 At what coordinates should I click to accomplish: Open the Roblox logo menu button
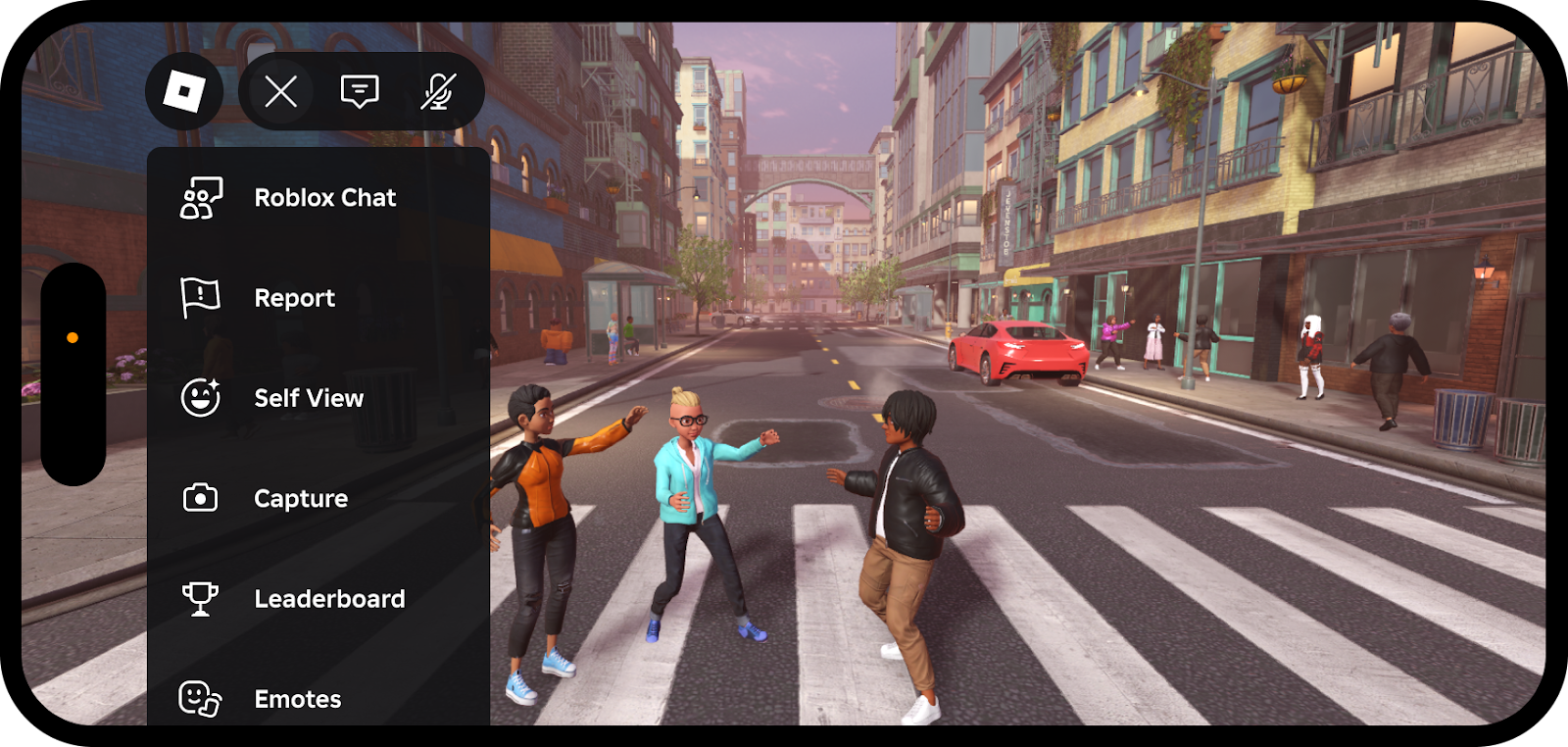tap(184, 91)
